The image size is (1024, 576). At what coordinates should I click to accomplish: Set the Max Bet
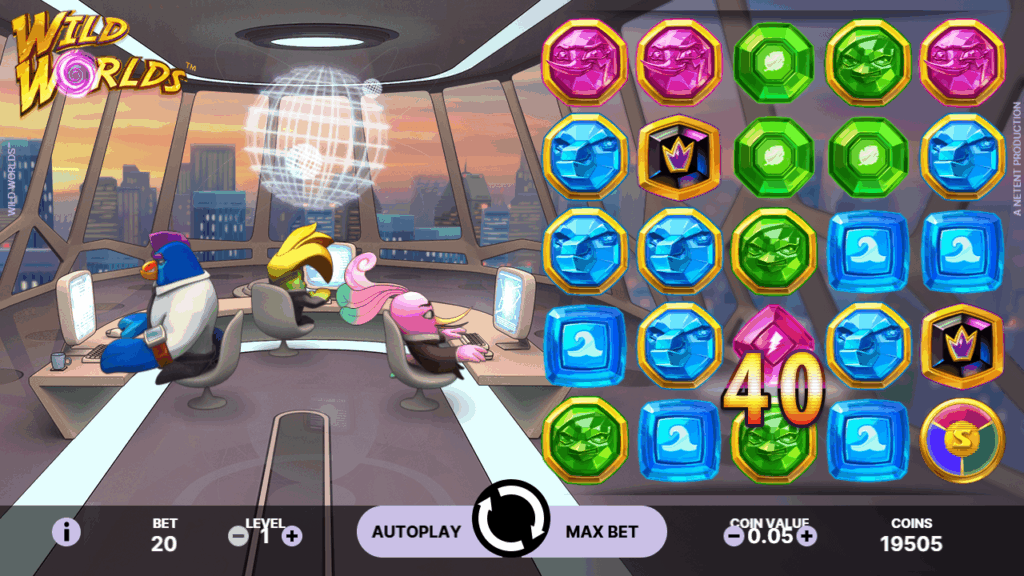pos(602,532)
